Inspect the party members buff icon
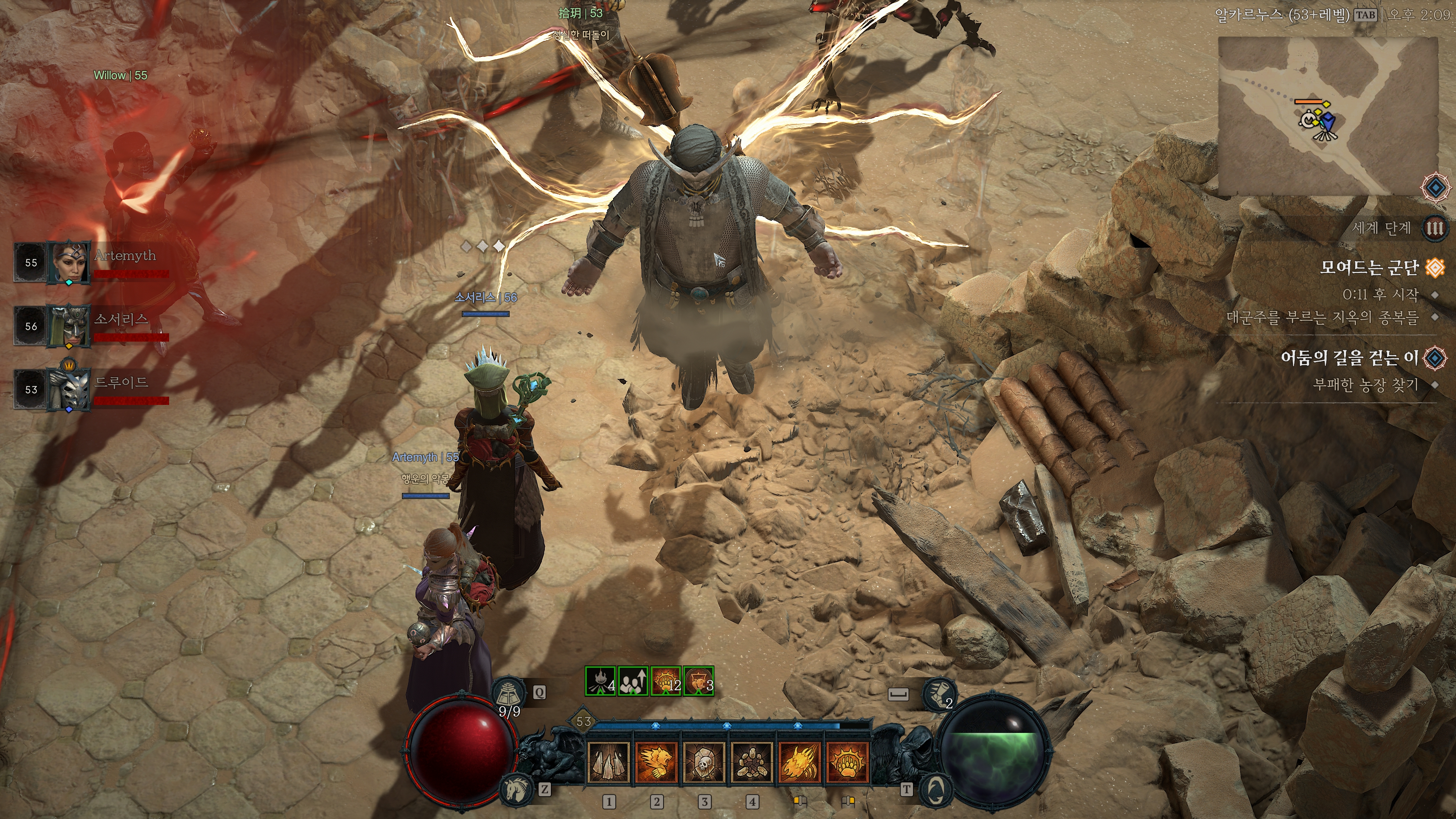This screenshot has width=1456, height=819. coord(633,681)
